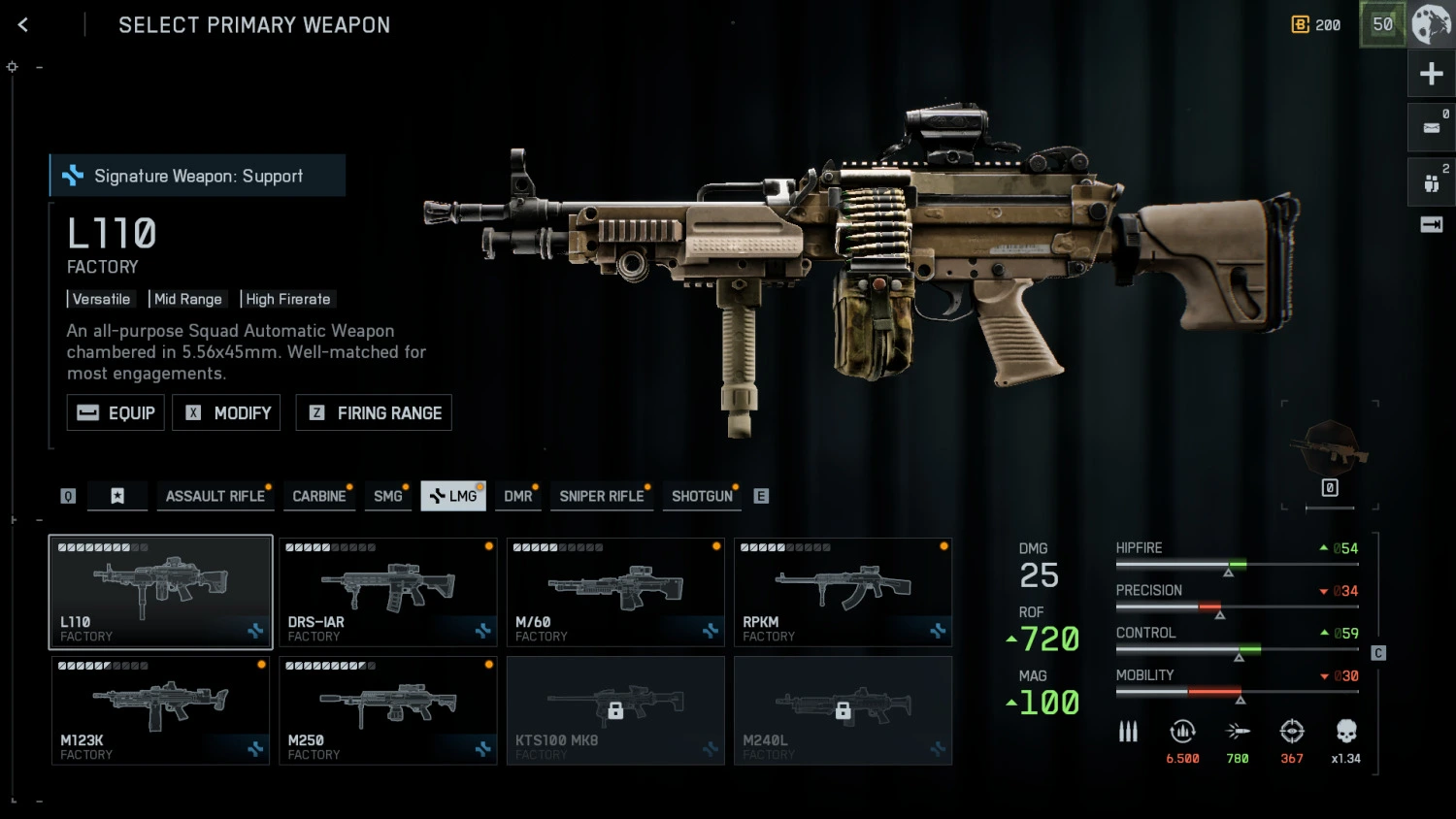Screen dimensions: 1456x819
Task: Open the Modify weapon screen
Action: 226,412
